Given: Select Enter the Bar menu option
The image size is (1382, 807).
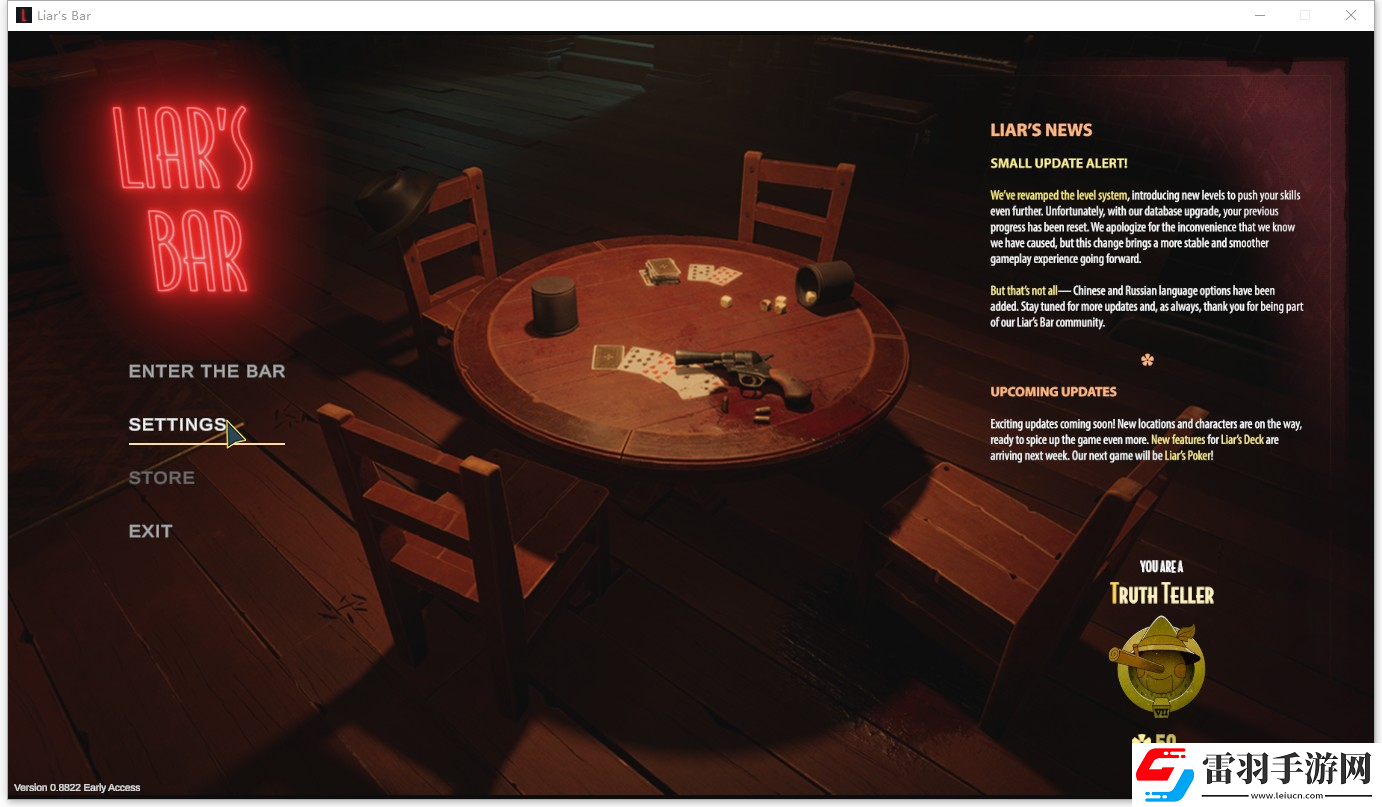Looking at the screenshot, I should point(207,372).
